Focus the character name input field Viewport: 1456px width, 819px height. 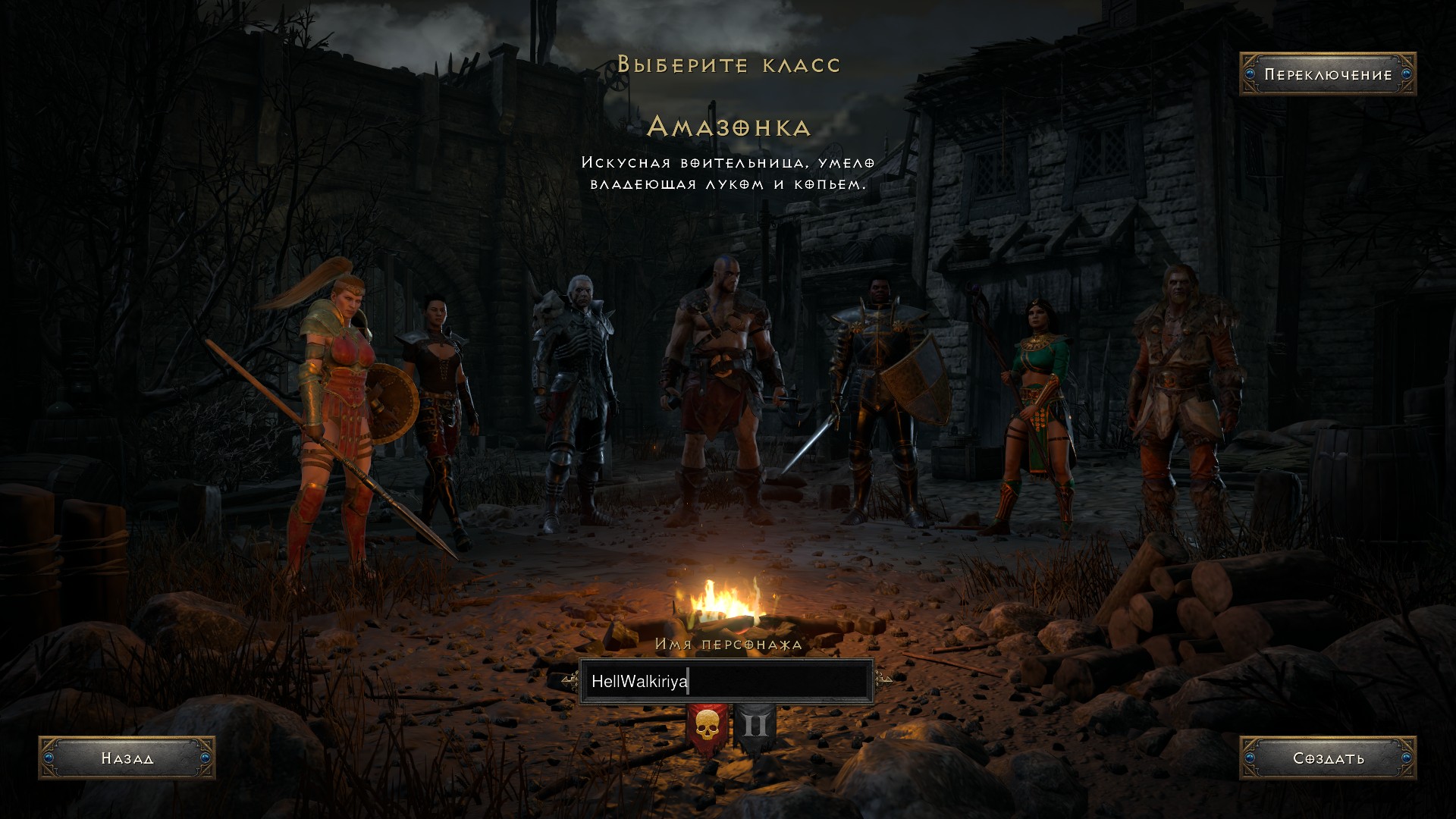coord(726,681)
